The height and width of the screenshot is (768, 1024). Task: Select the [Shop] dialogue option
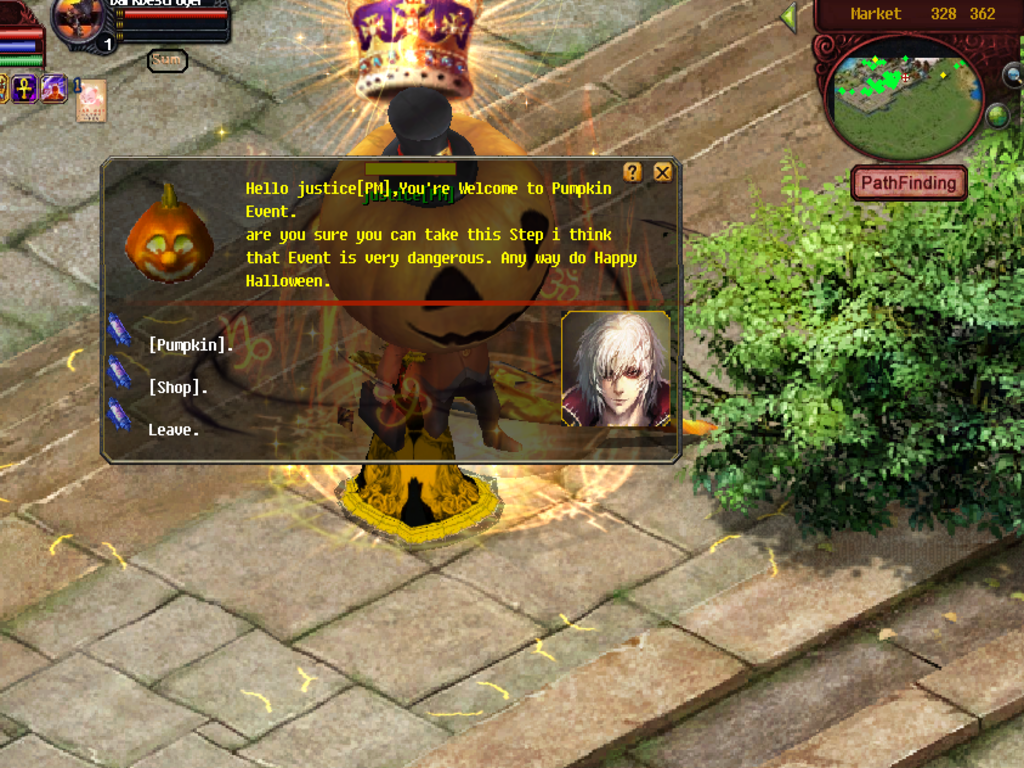point(177,388)
